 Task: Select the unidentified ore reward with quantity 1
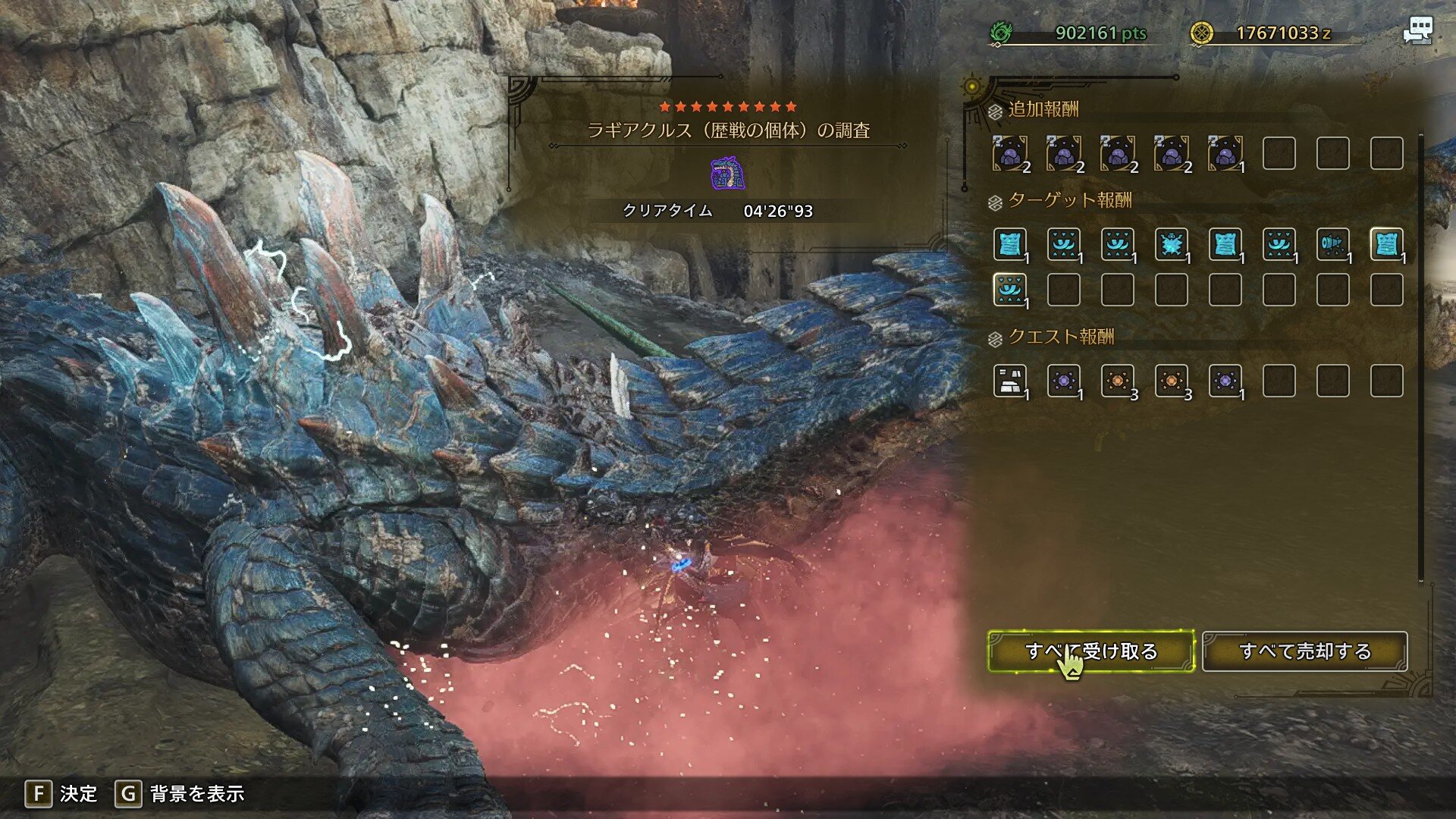[x=1225, y=154]
